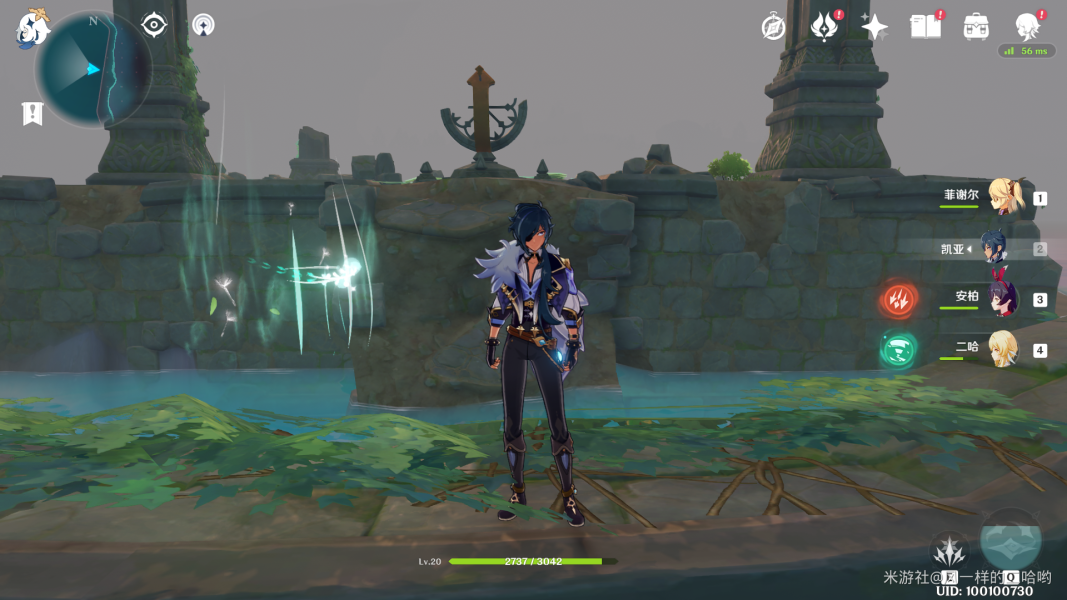Open the quest banner with exclamation mark
The image size is (1067, 600).
[32, 113]
